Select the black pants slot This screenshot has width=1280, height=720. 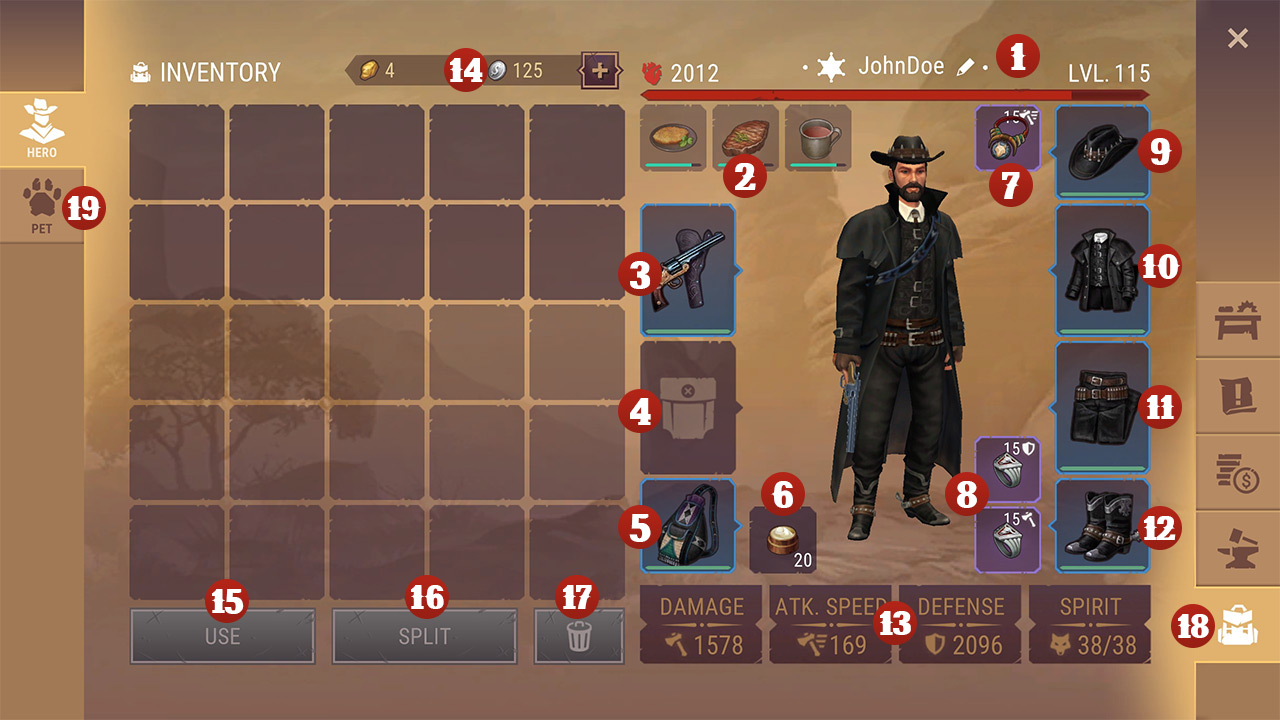[1102, 407]
